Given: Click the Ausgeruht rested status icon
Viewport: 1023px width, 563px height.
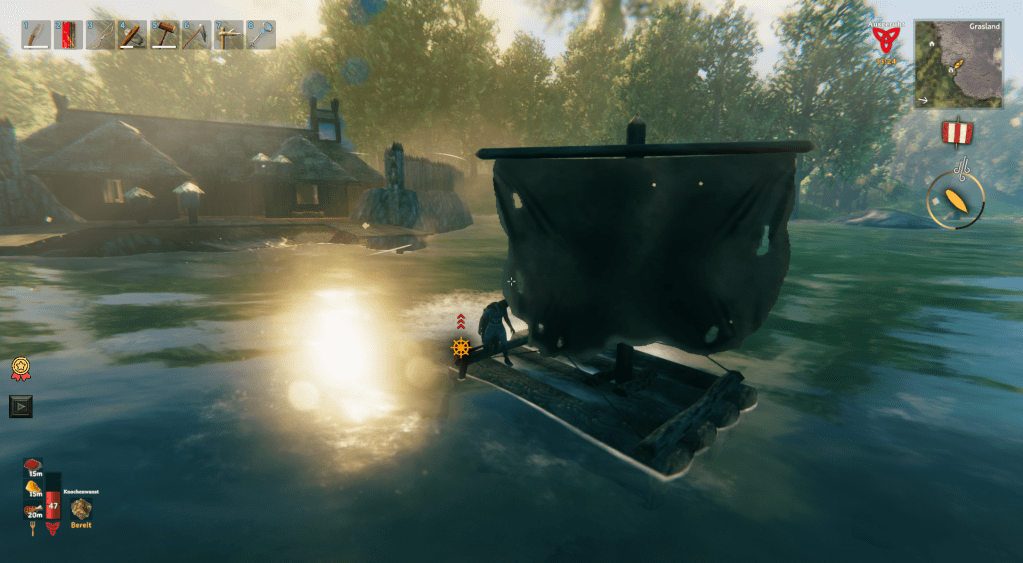Looking at the screenshot, I should pyautogui.click(x=882, y=40).
